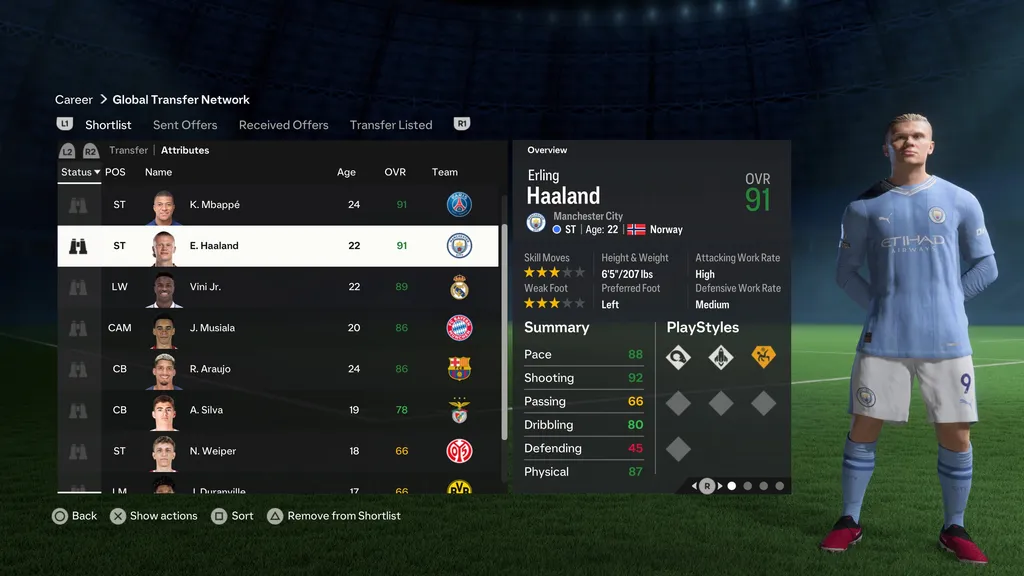Viewport: 1024px width, 576px height.
Task: Show the Received Offers tab
Action: point(283,125)
